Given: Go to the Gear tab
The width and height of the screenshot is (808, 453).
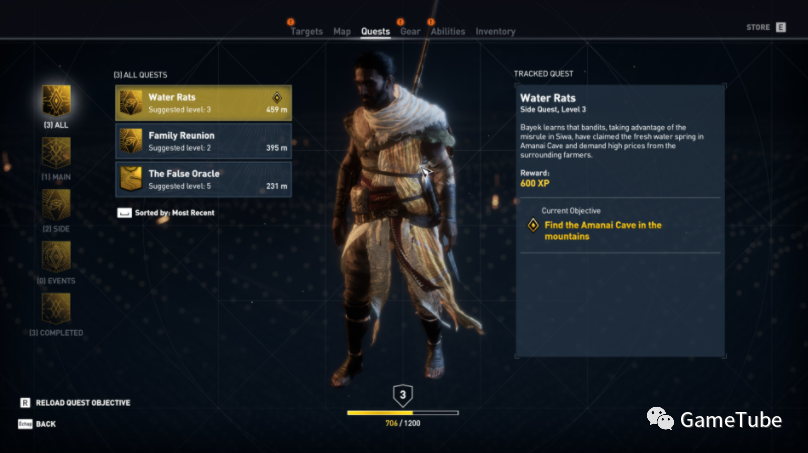Looking at the screenshot, I should [x=410, y=32].
